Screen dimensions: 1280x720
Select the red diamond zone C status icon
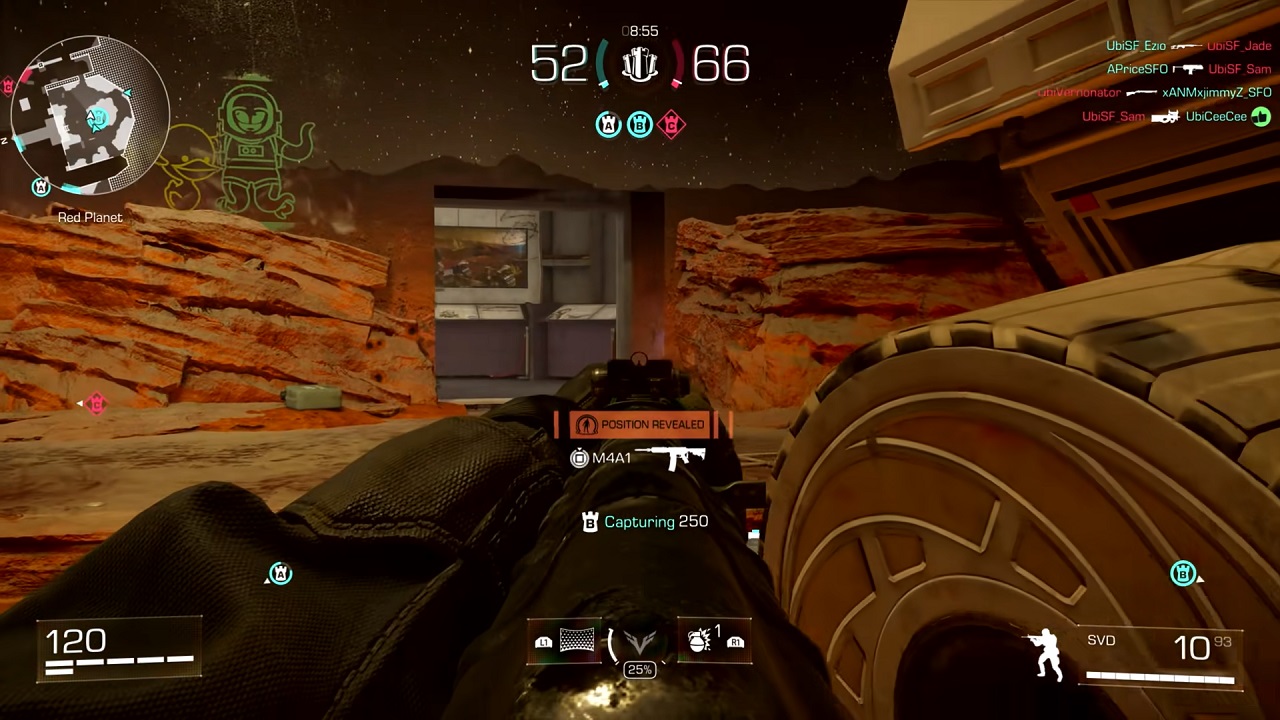click(x=672, y=125)
